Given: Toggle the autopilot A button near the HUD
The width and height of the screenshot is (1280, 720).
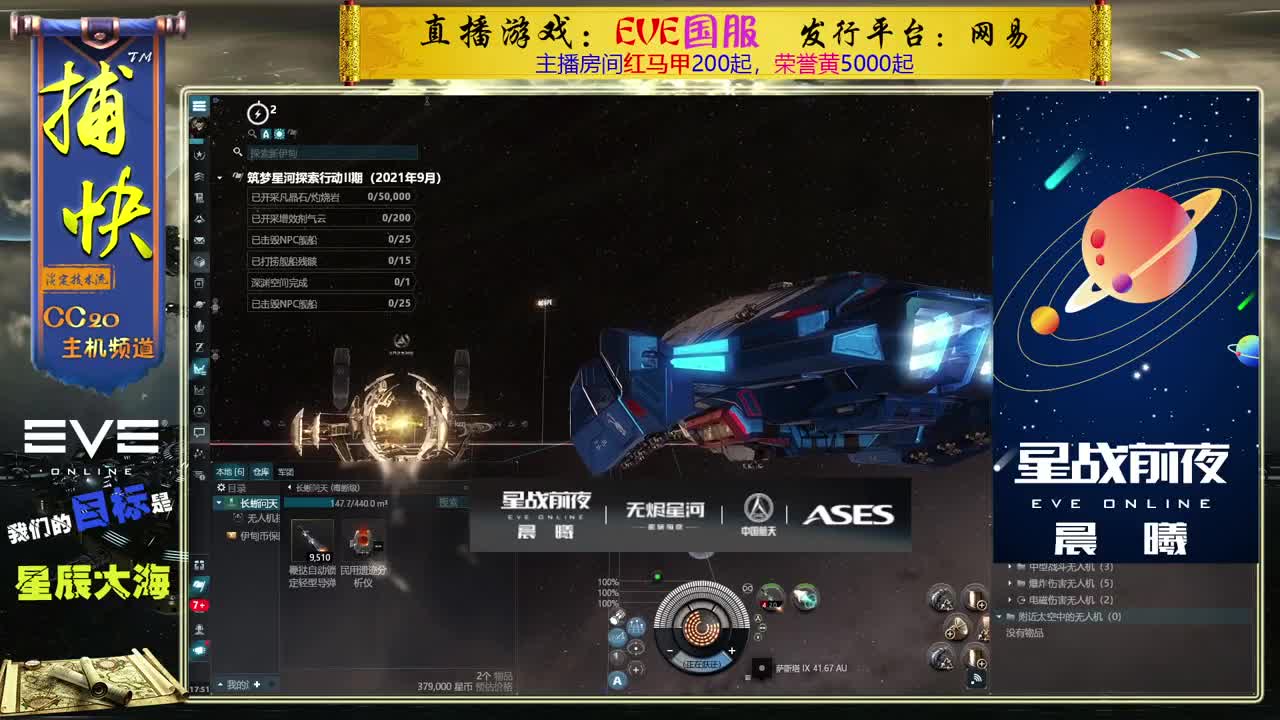Looking at the screenshot, I should coord(617,681).
